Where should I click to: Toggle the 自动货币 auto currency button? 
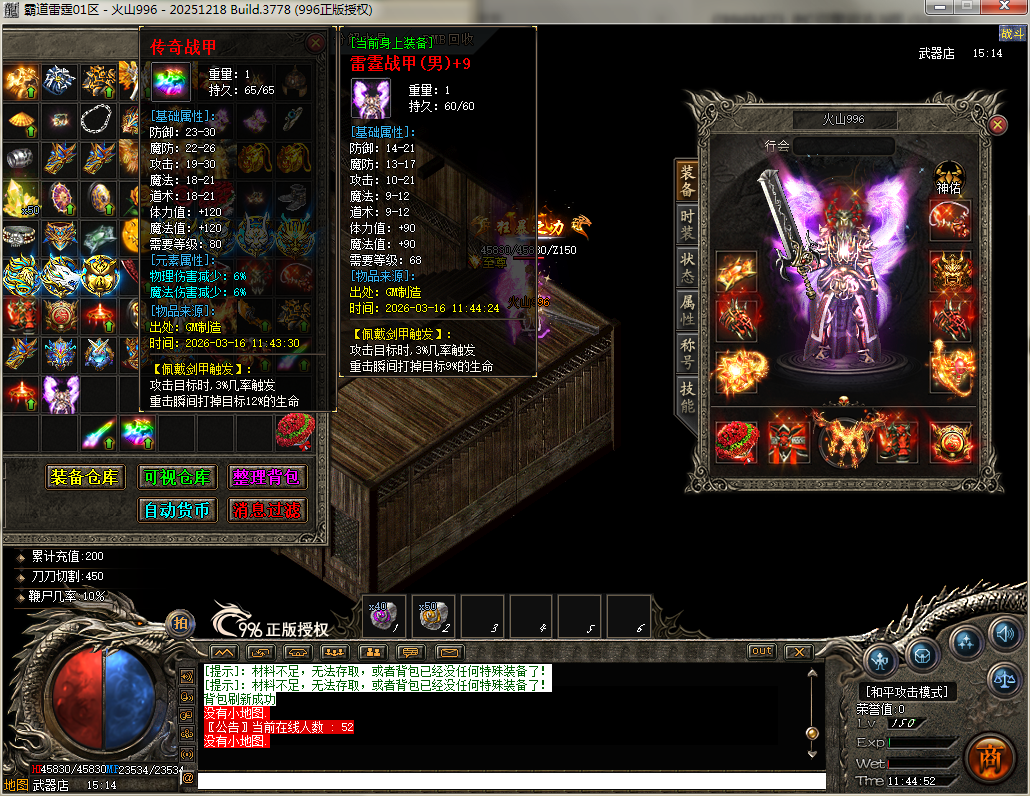point(177,510)
